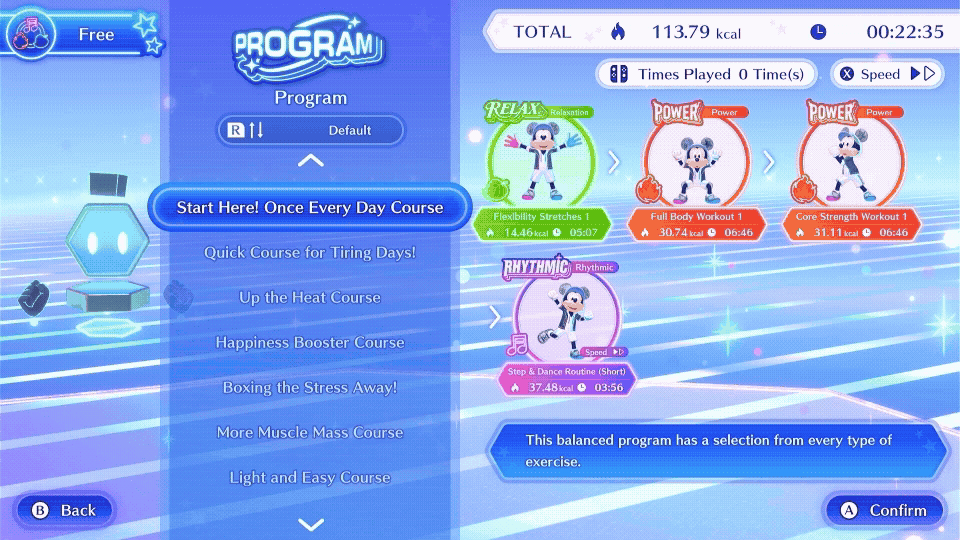
Task: Change the Default sort order
Action: click(311, 130)
